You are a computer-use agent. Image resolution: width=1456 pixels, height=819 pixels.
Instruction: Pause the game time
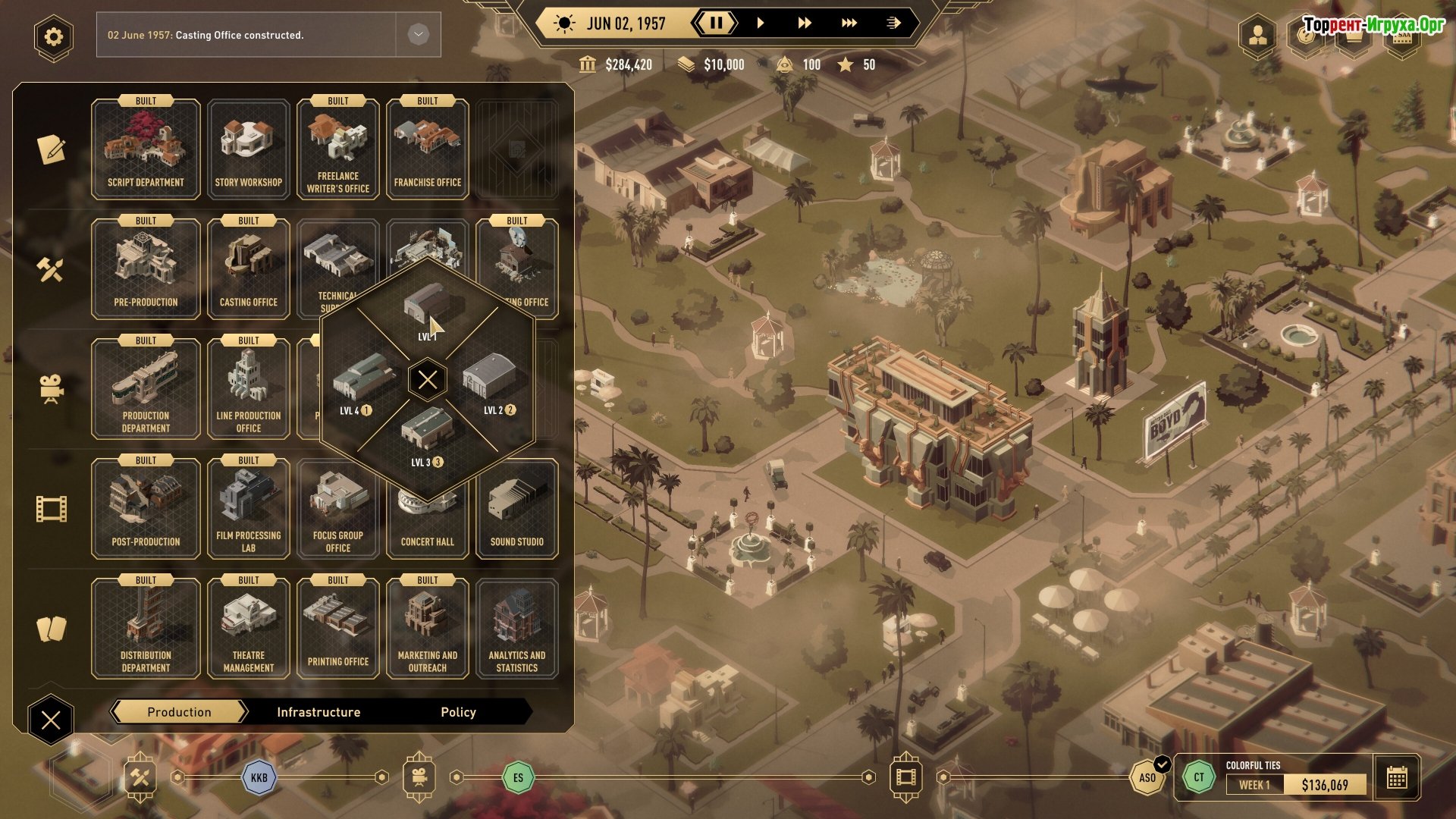pyautogui.click(x=716, y=24)
